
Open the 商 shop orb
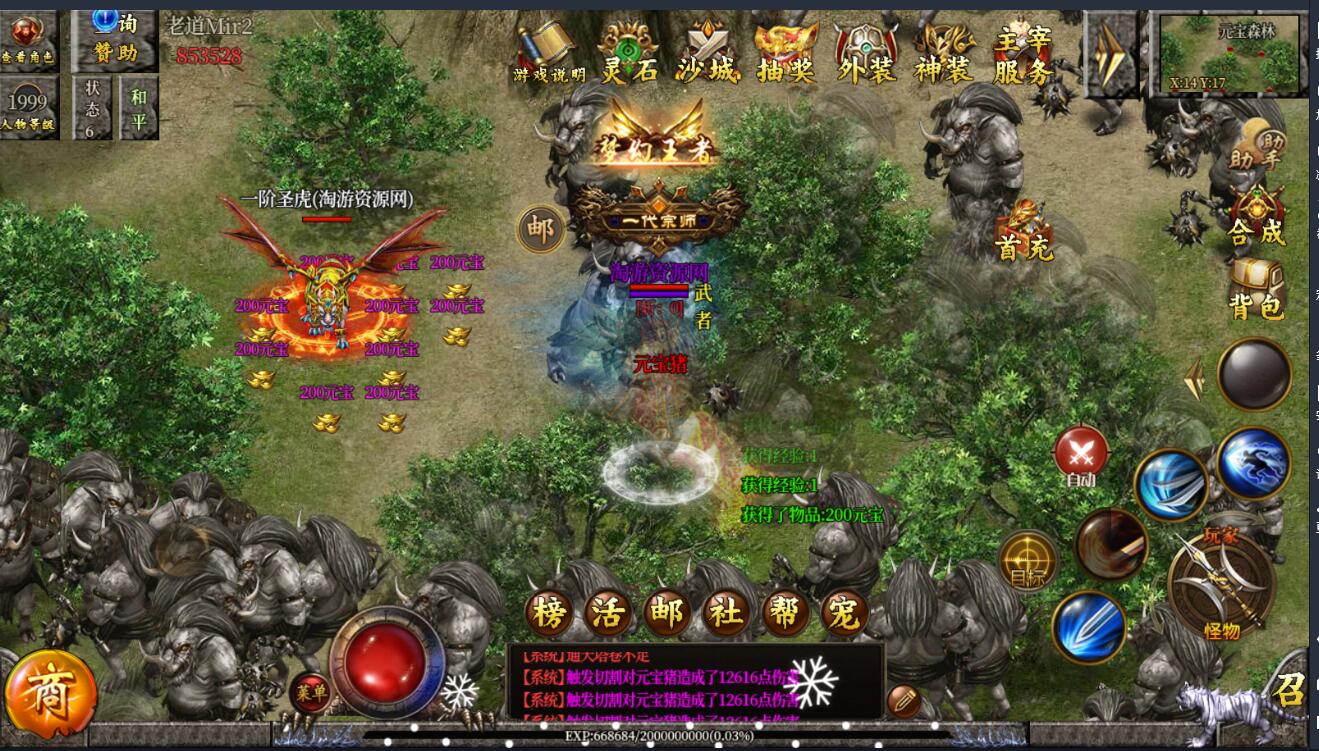coord(50,693)
